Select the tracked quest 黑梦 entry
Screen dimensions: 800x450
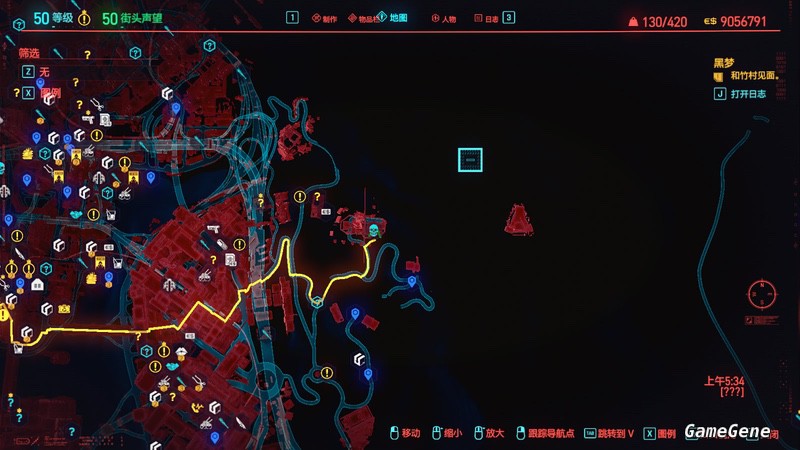tap(724, 61)
